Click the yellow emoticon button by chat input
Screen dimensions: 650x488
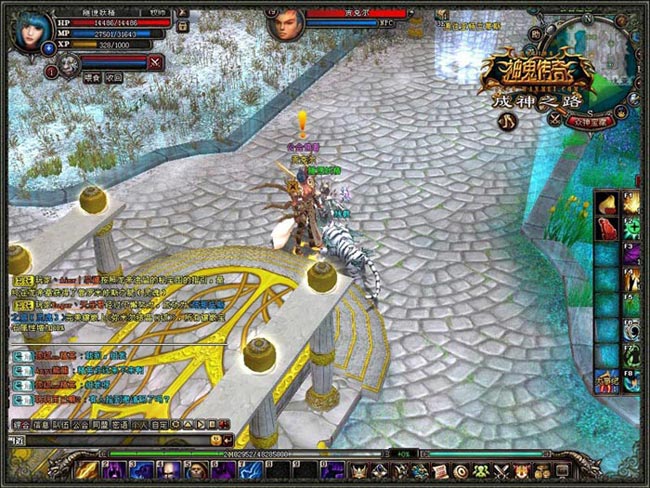point(215,440)
